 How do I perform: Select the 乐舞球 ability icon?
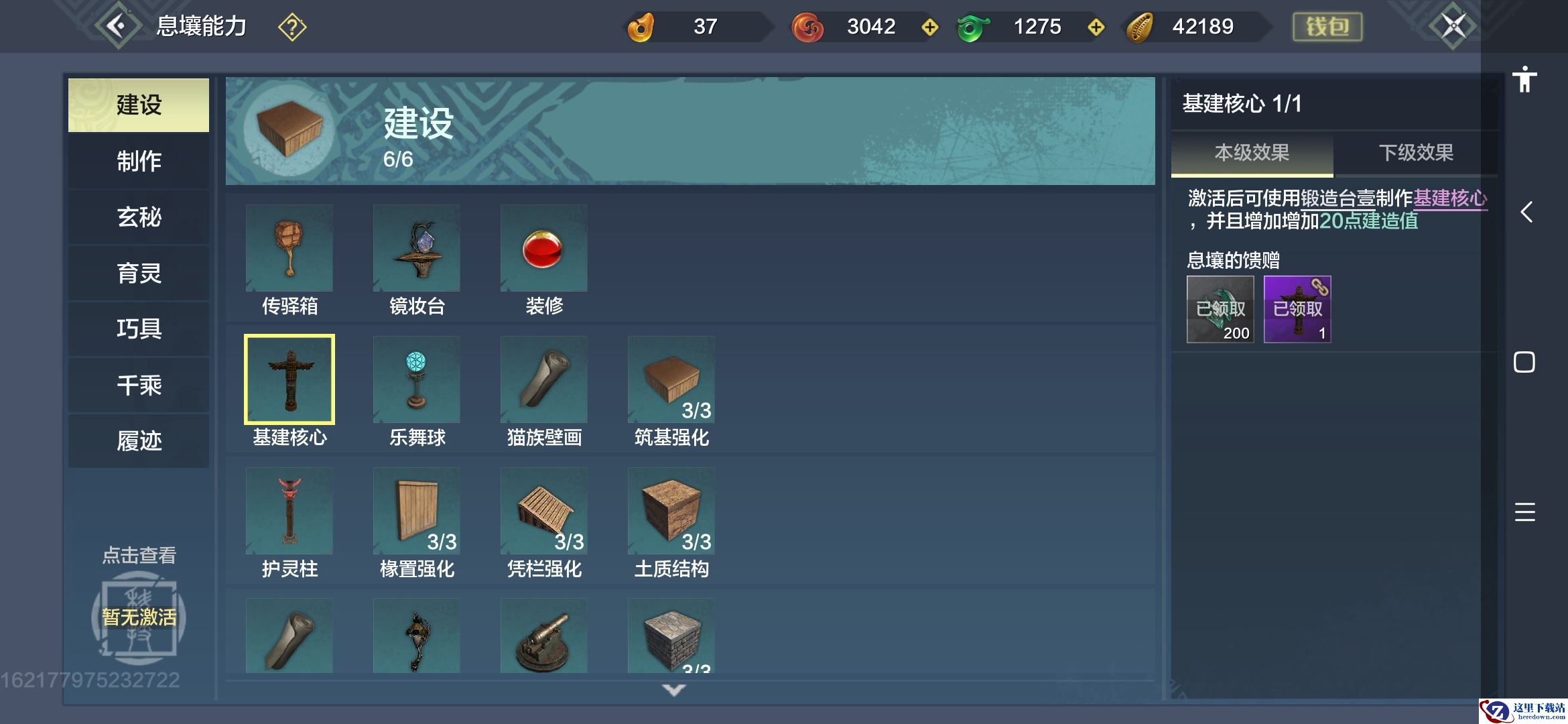417,380
